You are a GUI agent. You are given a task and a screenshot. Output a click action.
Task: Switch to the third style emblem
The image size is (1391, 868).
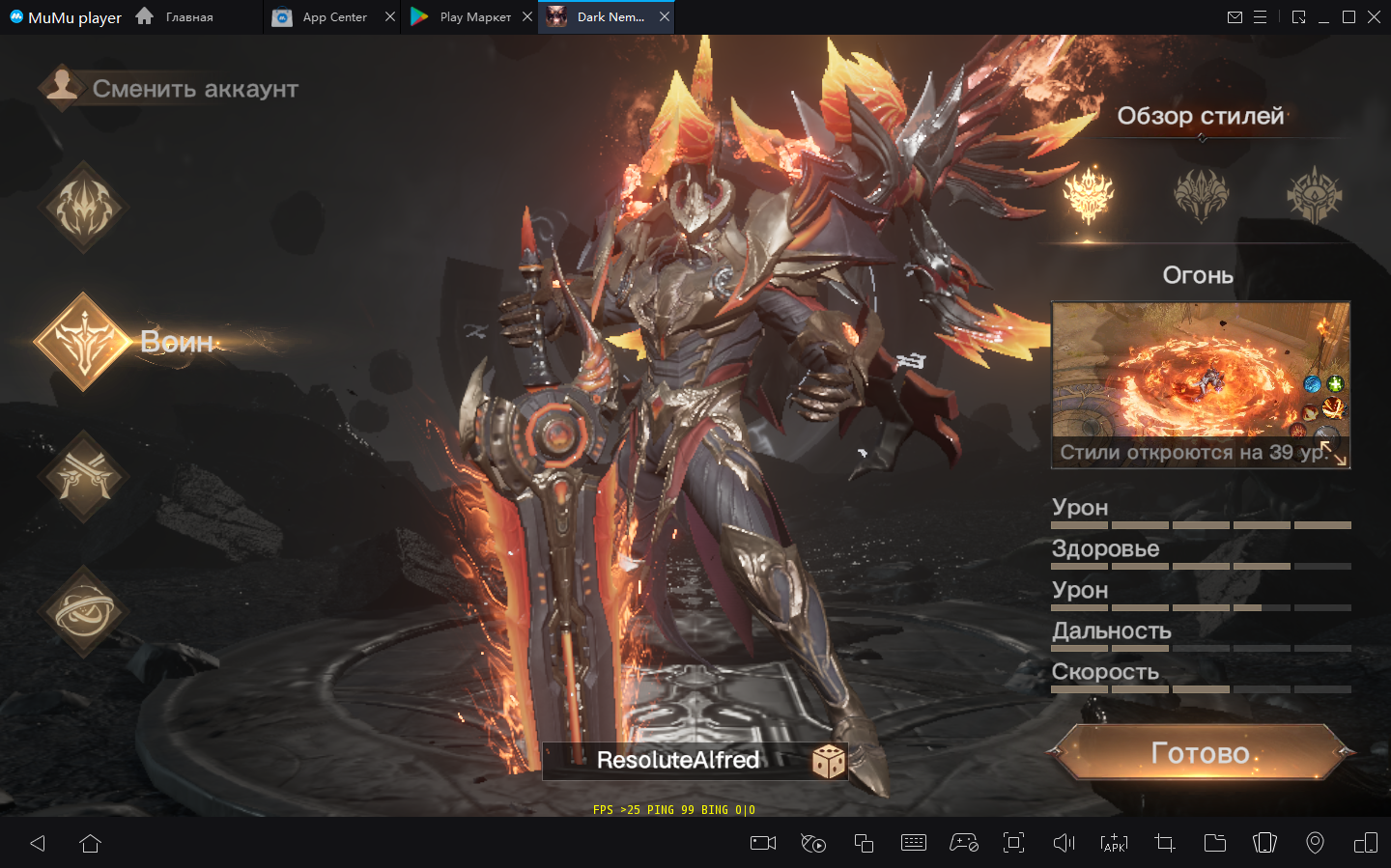pos(1314,194)
